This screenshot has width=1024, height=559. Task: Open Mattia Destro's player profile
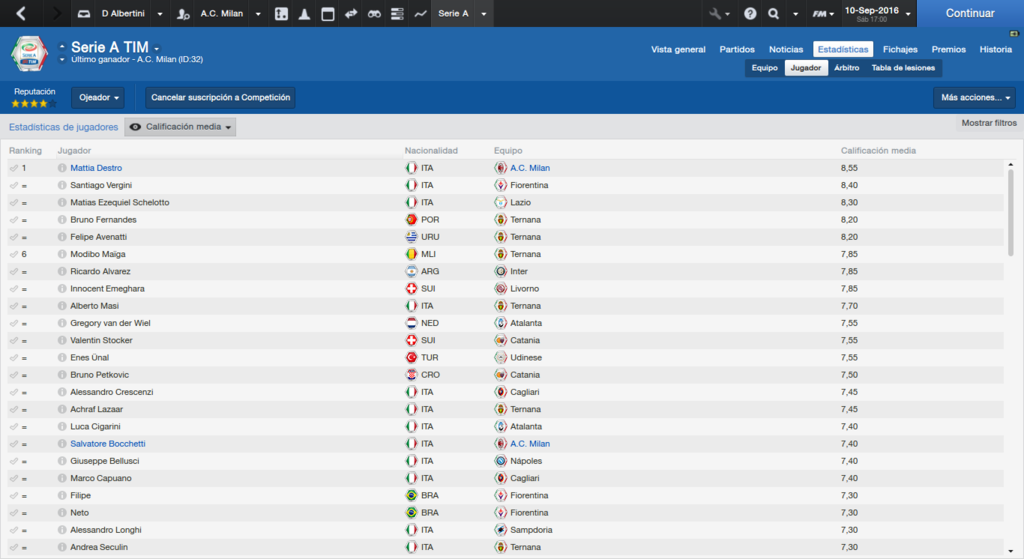tap(96, 168)
